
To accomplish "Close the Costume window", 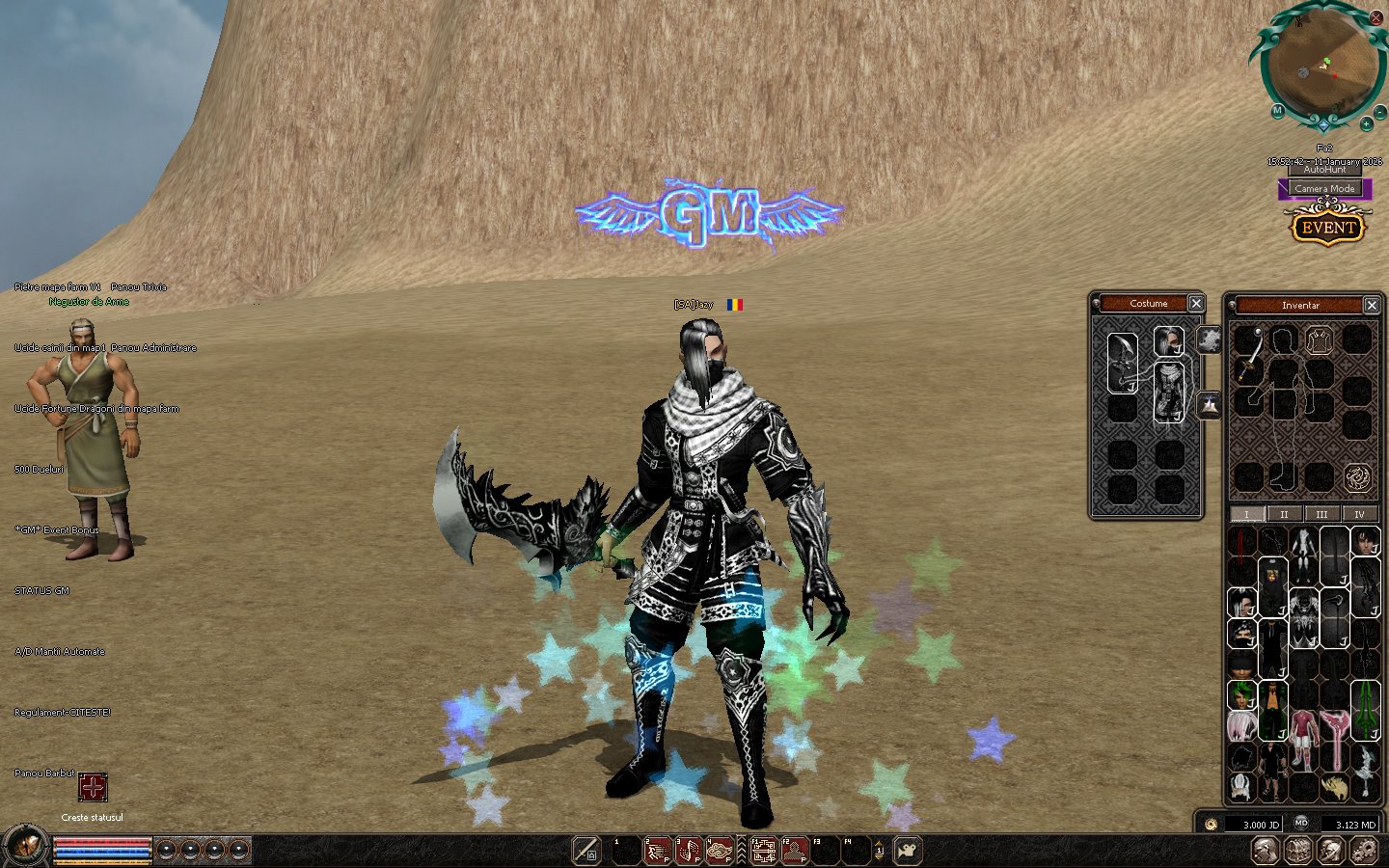I will tap(1196, 304).
